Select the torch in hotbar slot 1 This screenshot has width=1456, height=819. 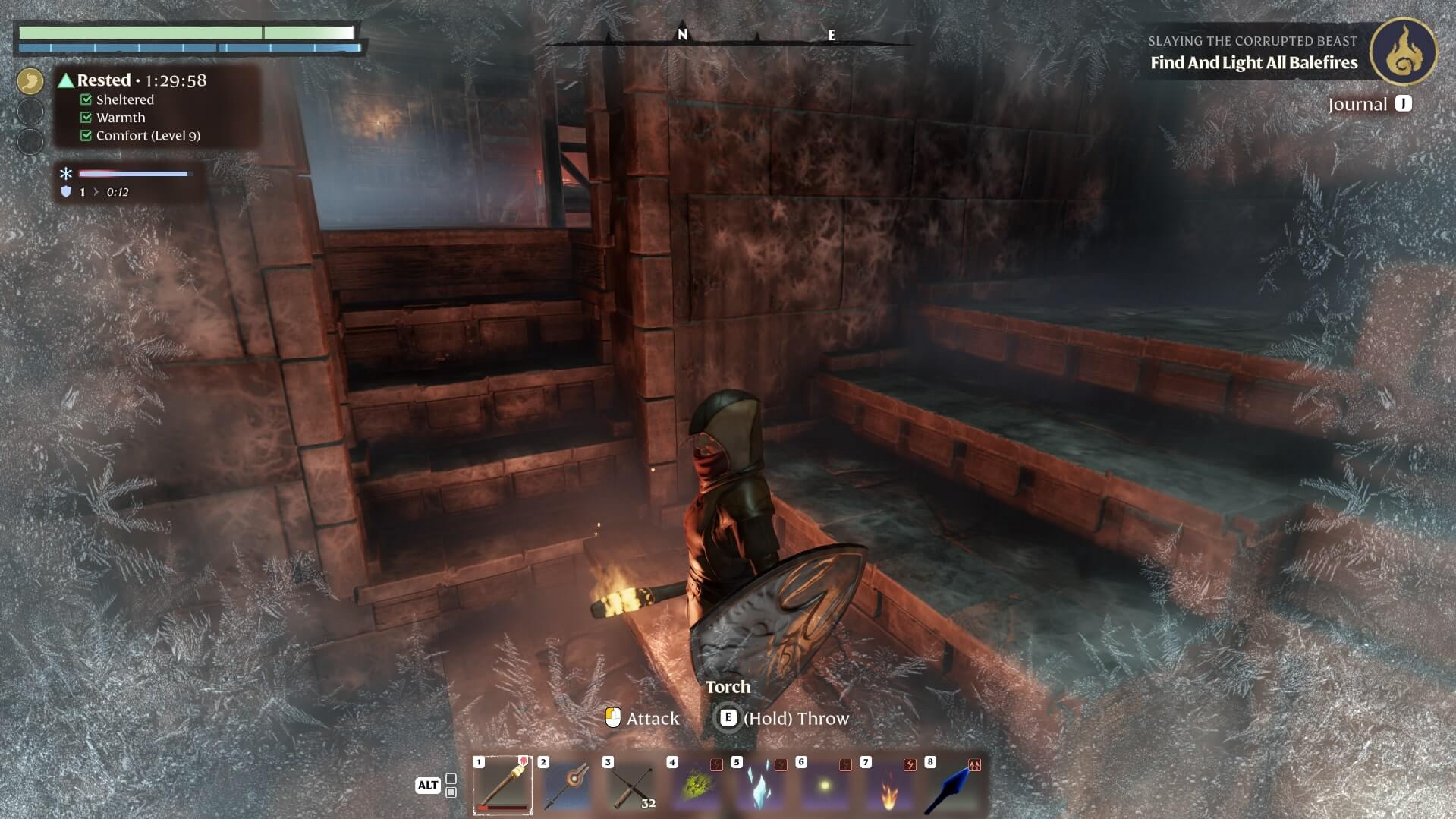point(502,785)
